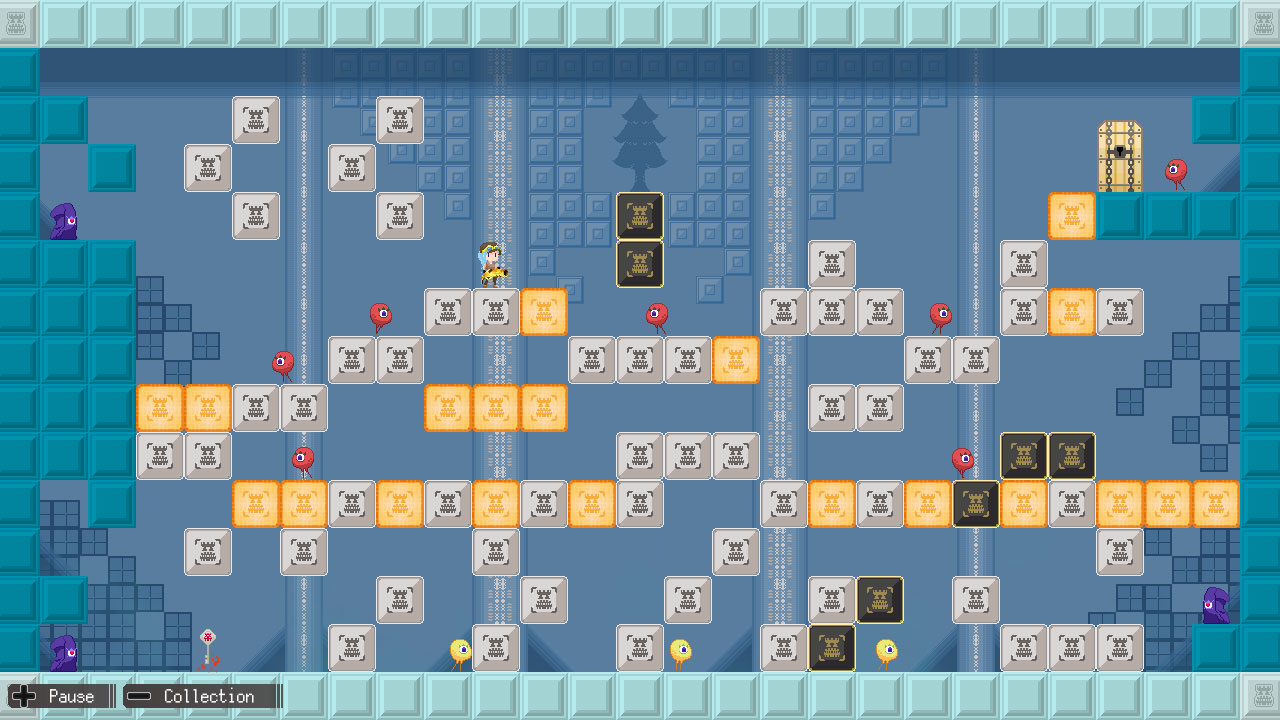Click the red balloon floating mid-screen center

[x=657, y=315]
